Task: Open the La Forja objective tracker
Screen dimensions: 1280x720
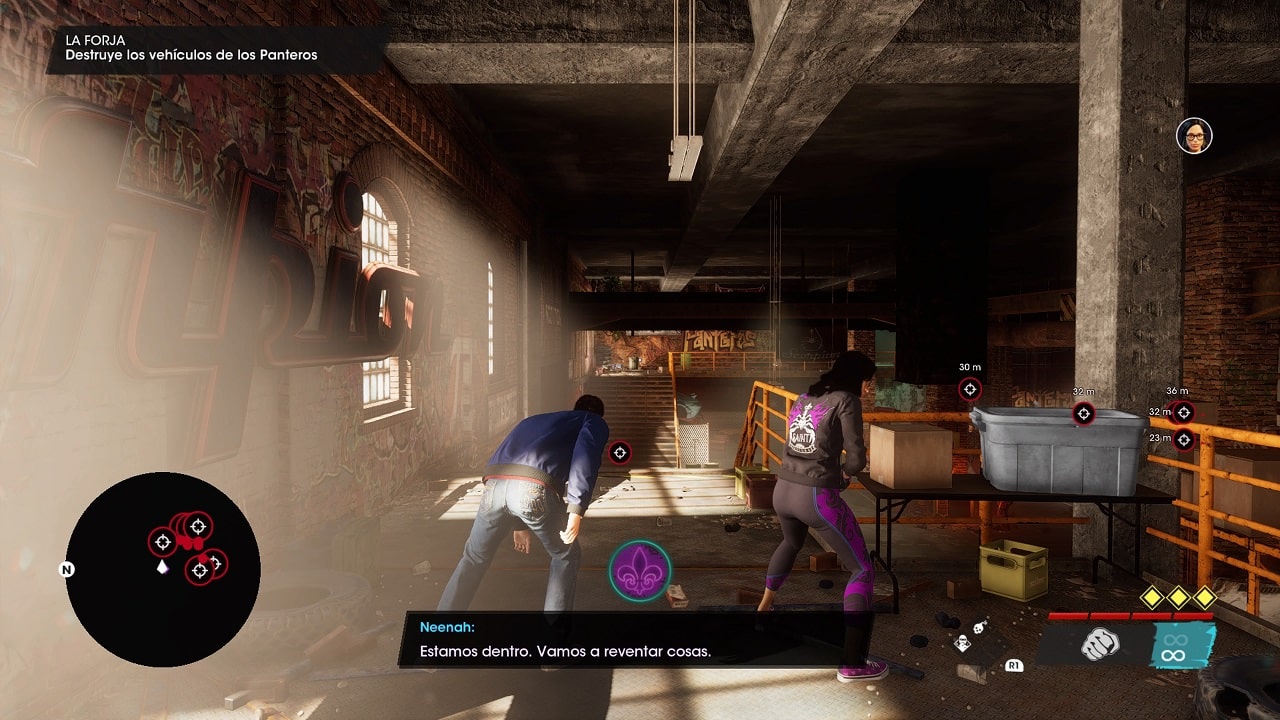Action: pyautogui.click(x=192, y=48)
